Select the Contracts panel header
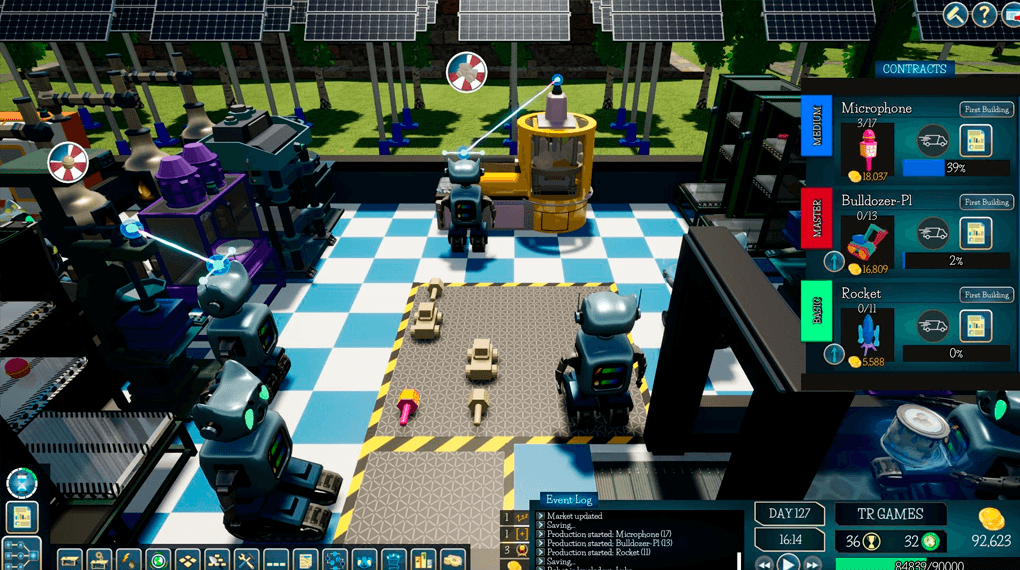 click(x=914, y=69)
